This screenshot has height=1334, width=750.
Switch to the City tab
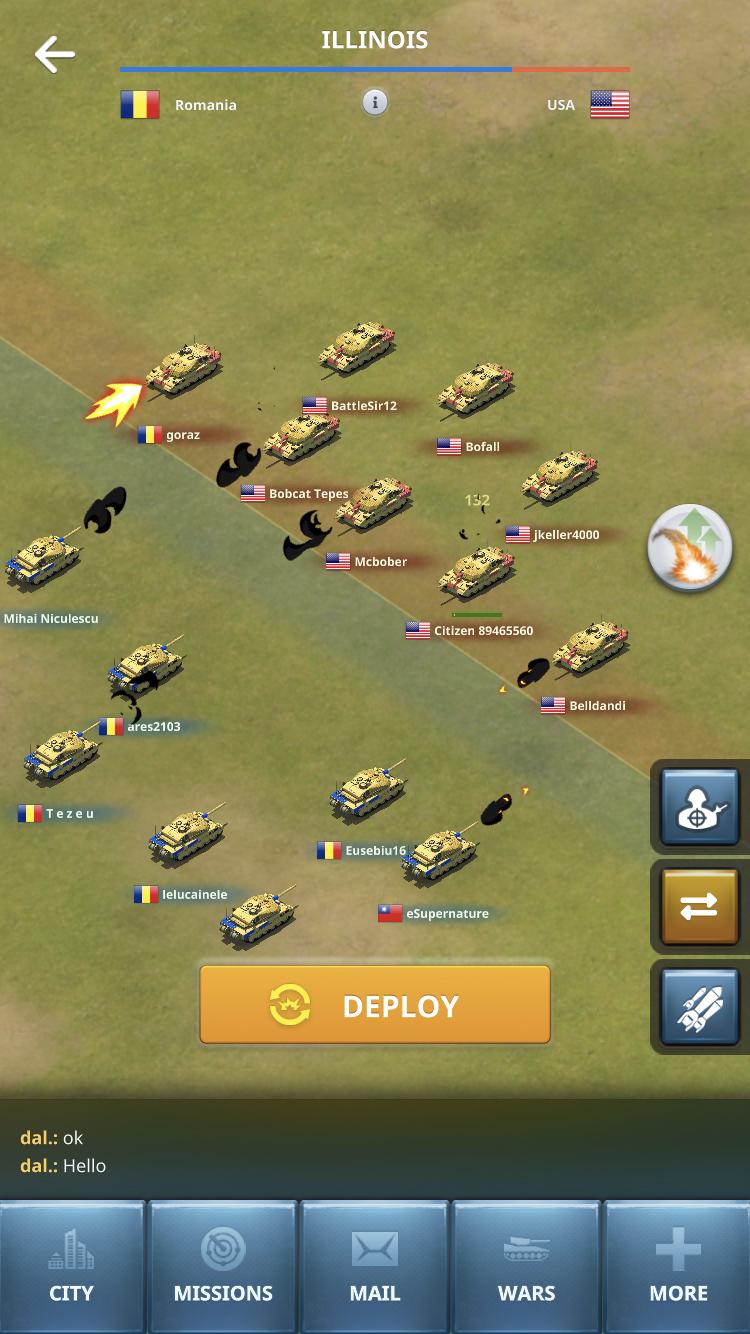tap(72, 1267)
